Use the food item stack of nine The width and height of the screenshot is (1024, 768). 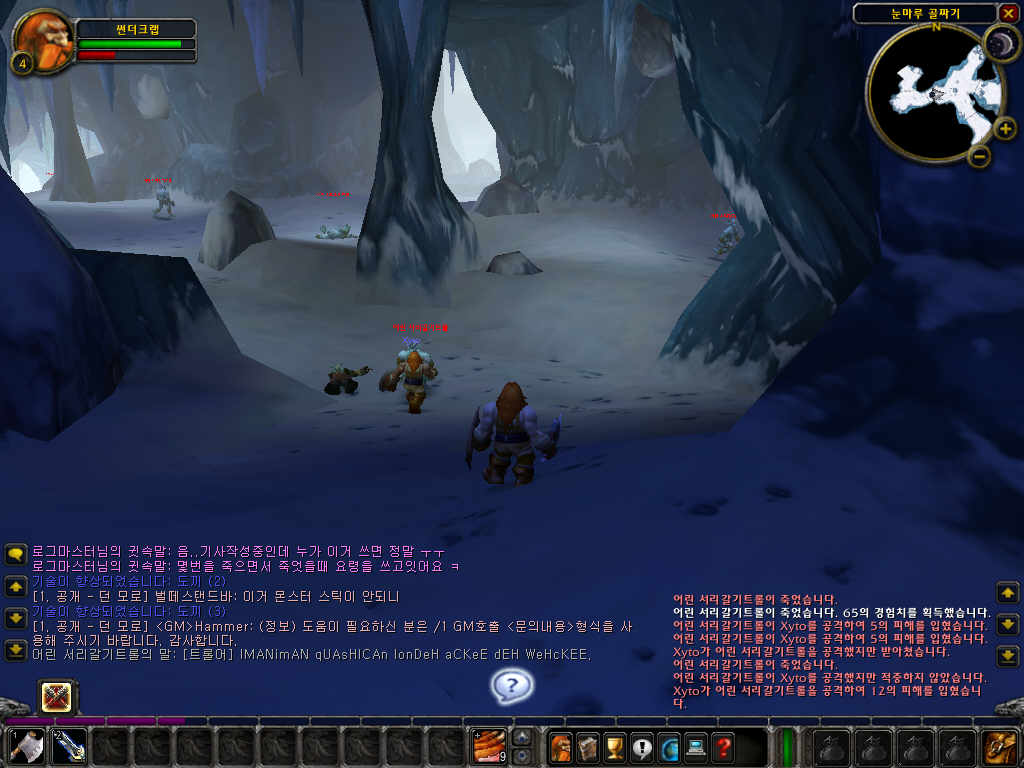coord(490,746)
